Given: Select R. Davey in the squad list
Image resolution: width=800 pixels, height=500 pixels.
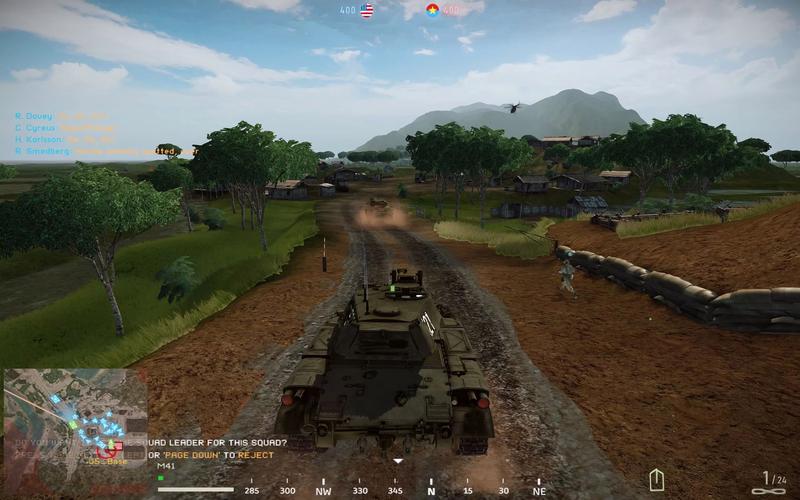Looking at the screenshot, I should 35,116.
